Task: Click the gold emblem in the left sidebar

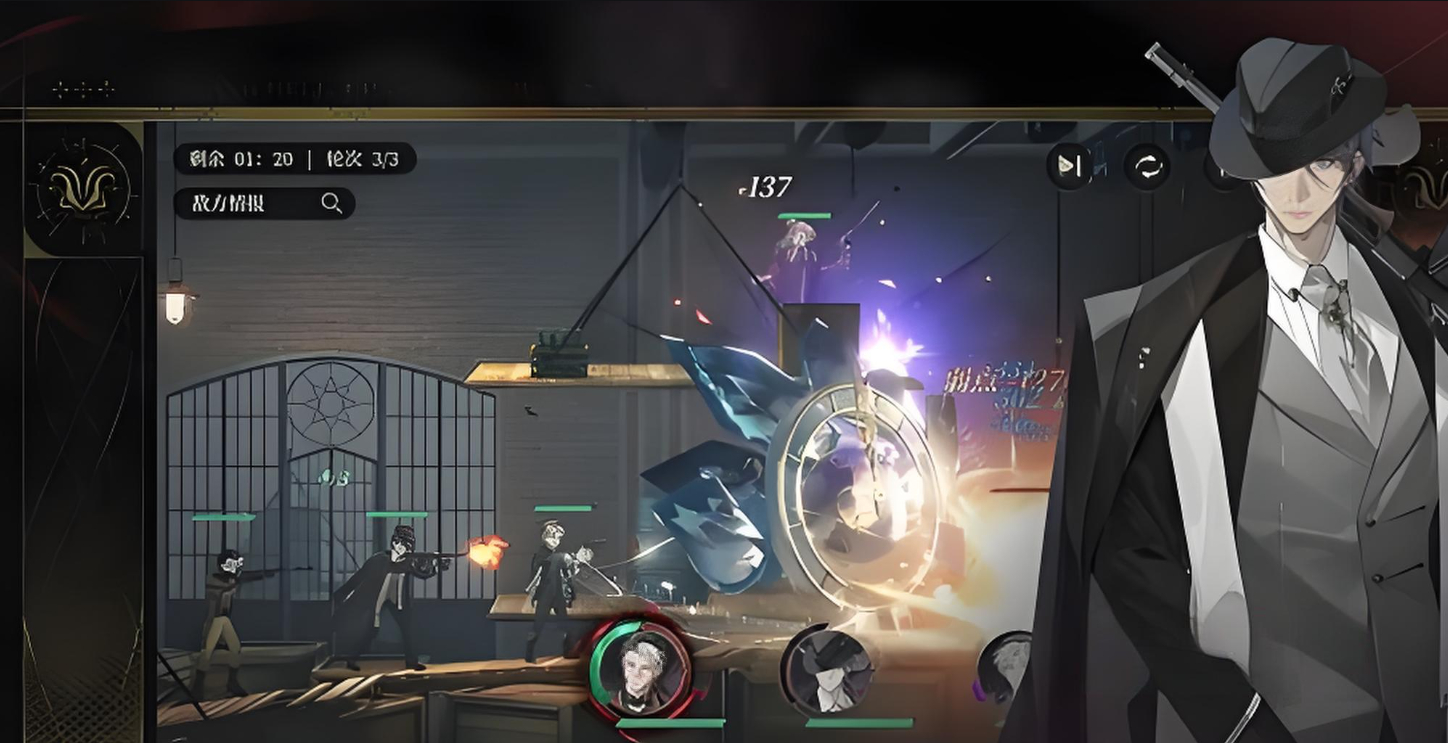Action: coord(82,188)
